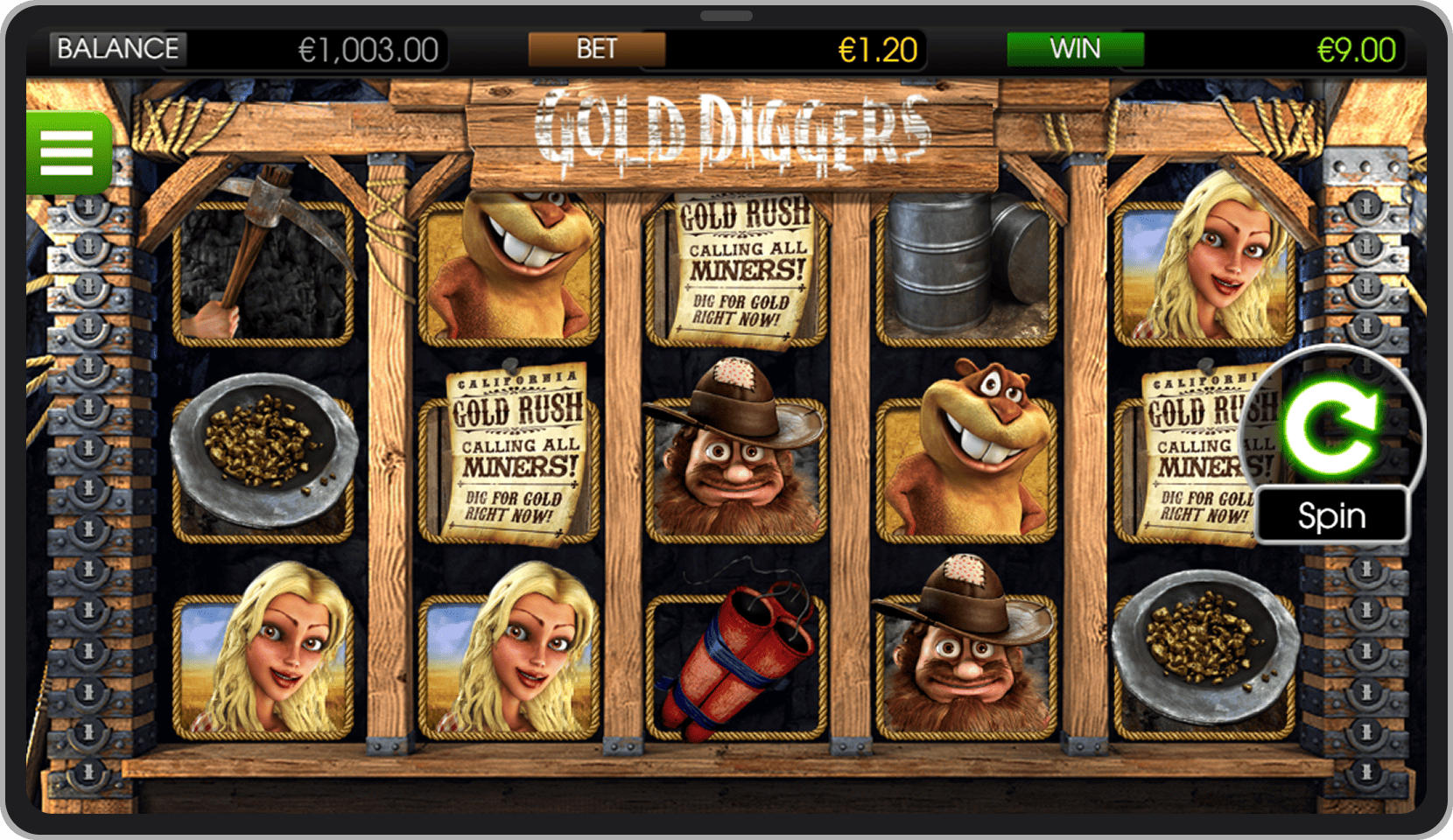Open the green hamburger menu

pyautogui.click(x=67, y=153)
